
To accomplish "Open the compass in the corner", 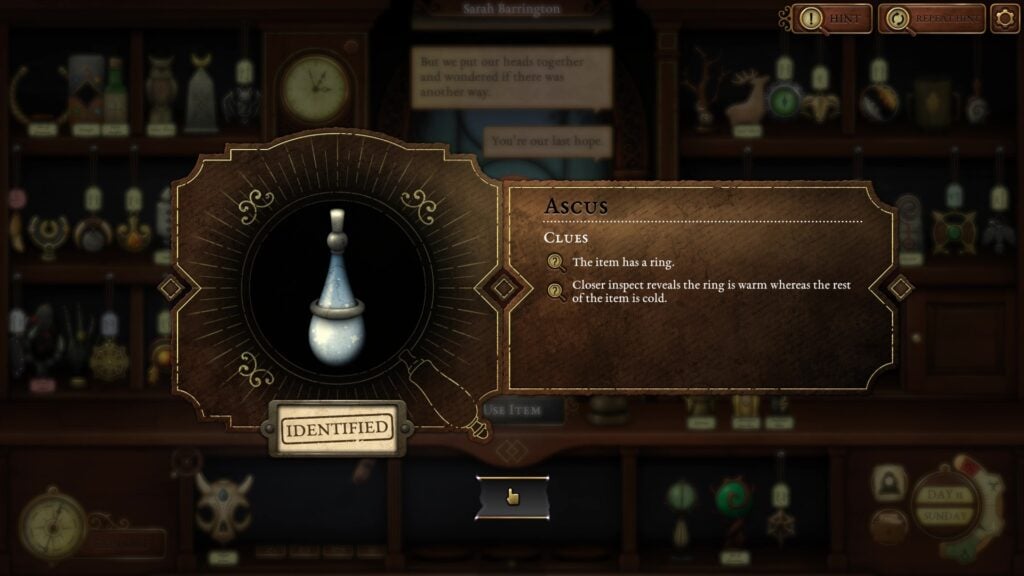I will tap(46, 516).
